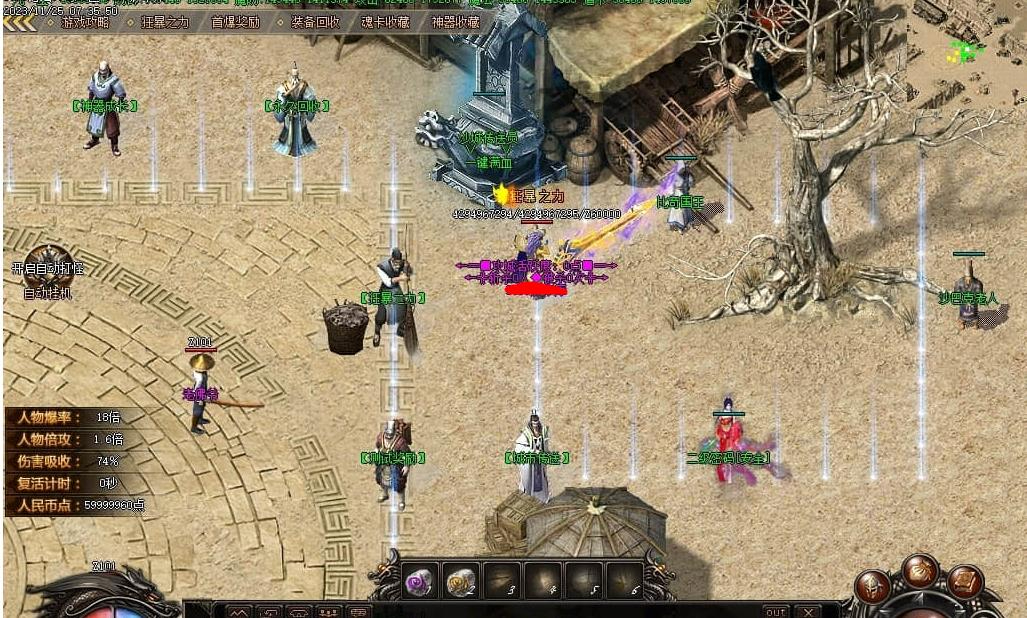Open the bag from the top round button
This screenshot has width=1027, height=618.
pyautogui.click(x=920, y=571)
